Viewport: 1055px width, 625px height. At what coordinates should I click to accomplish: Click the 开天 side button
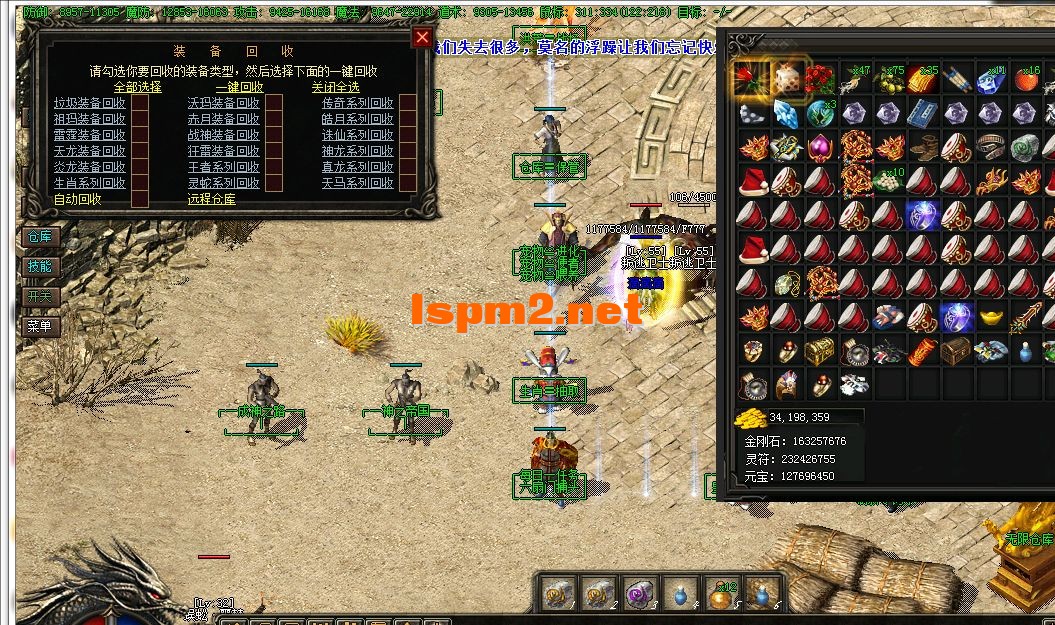click(x=40, y=297)
